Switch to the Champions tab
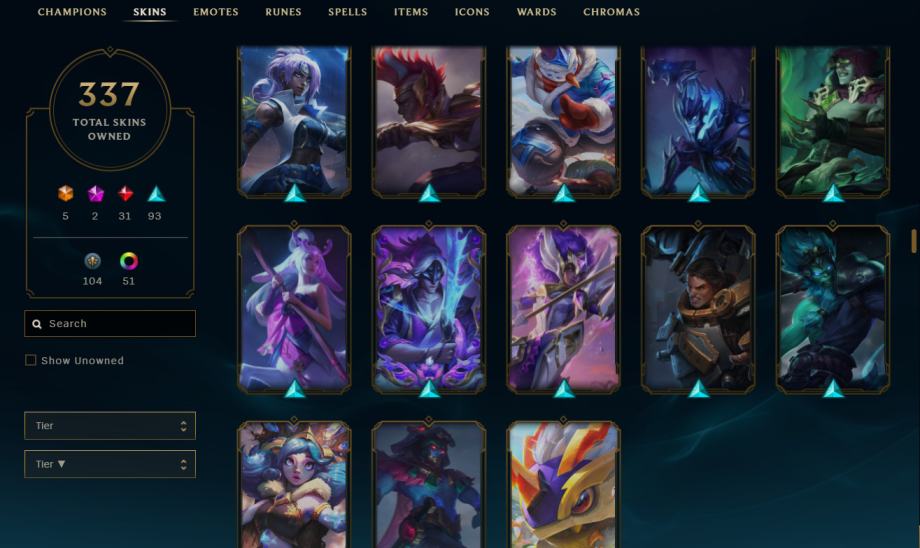 72,12
